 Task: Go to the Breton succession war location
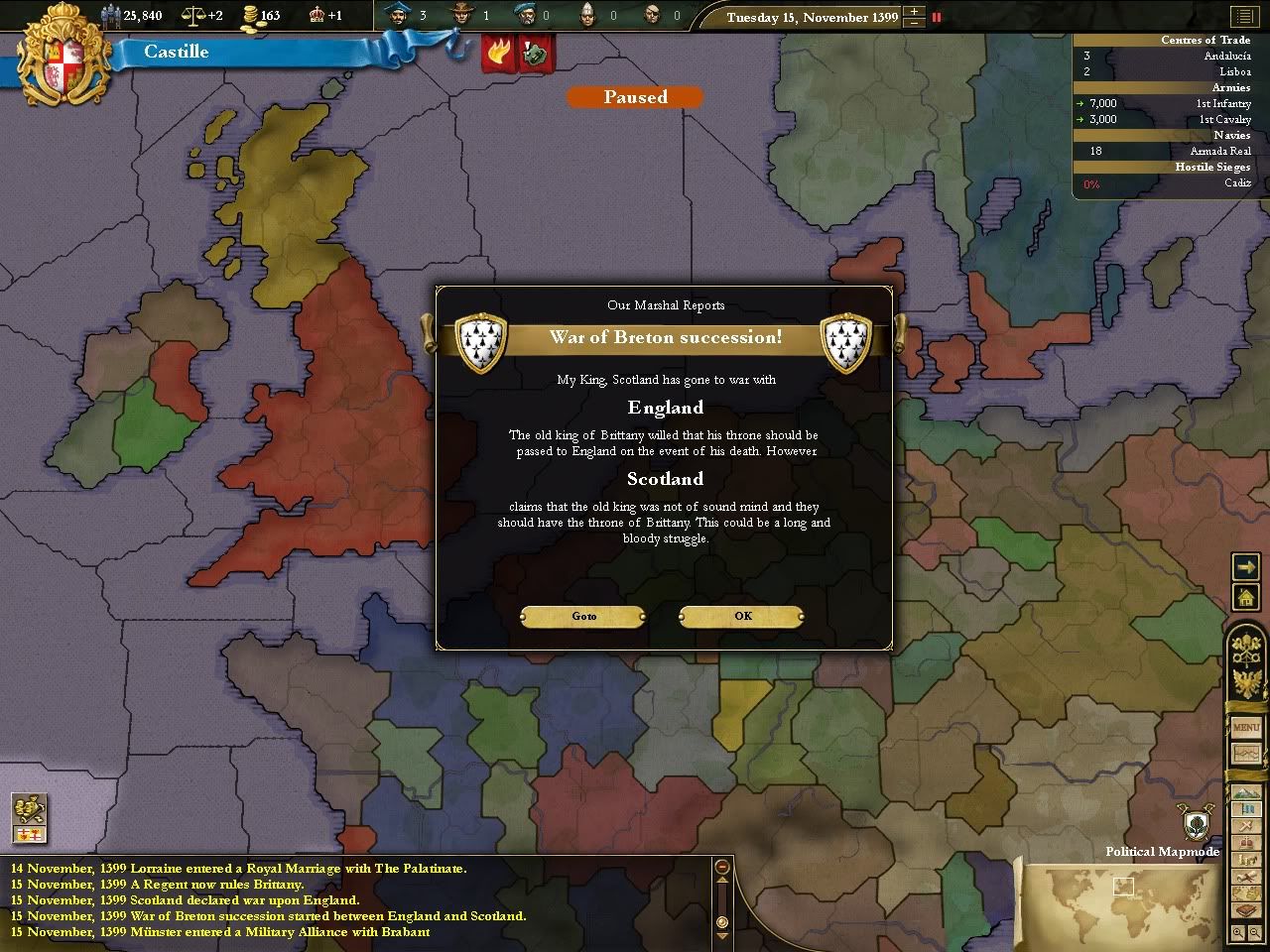583,616
